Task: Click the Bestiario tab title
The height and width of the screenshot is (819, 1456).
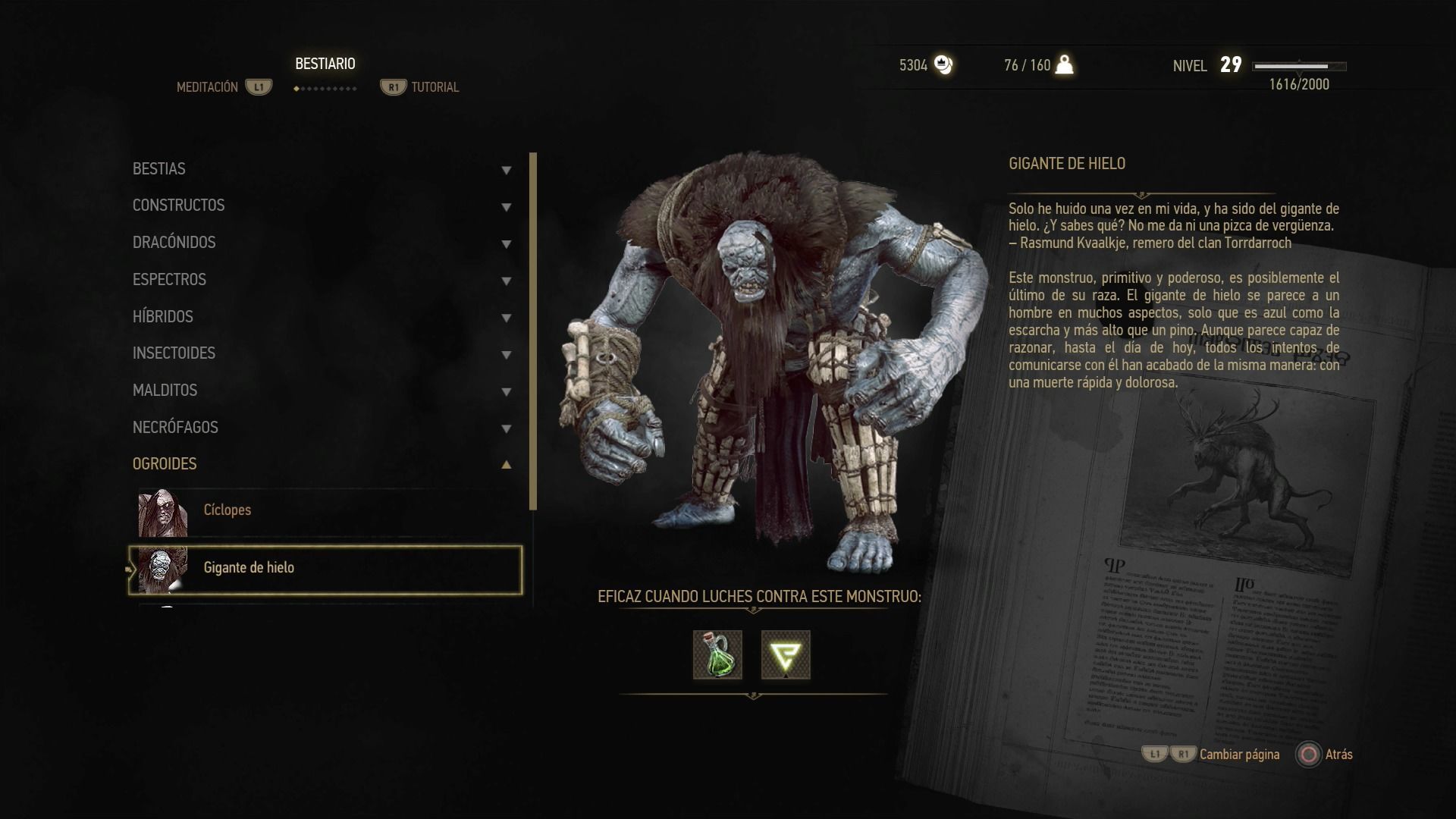Action: pos(325,64)
